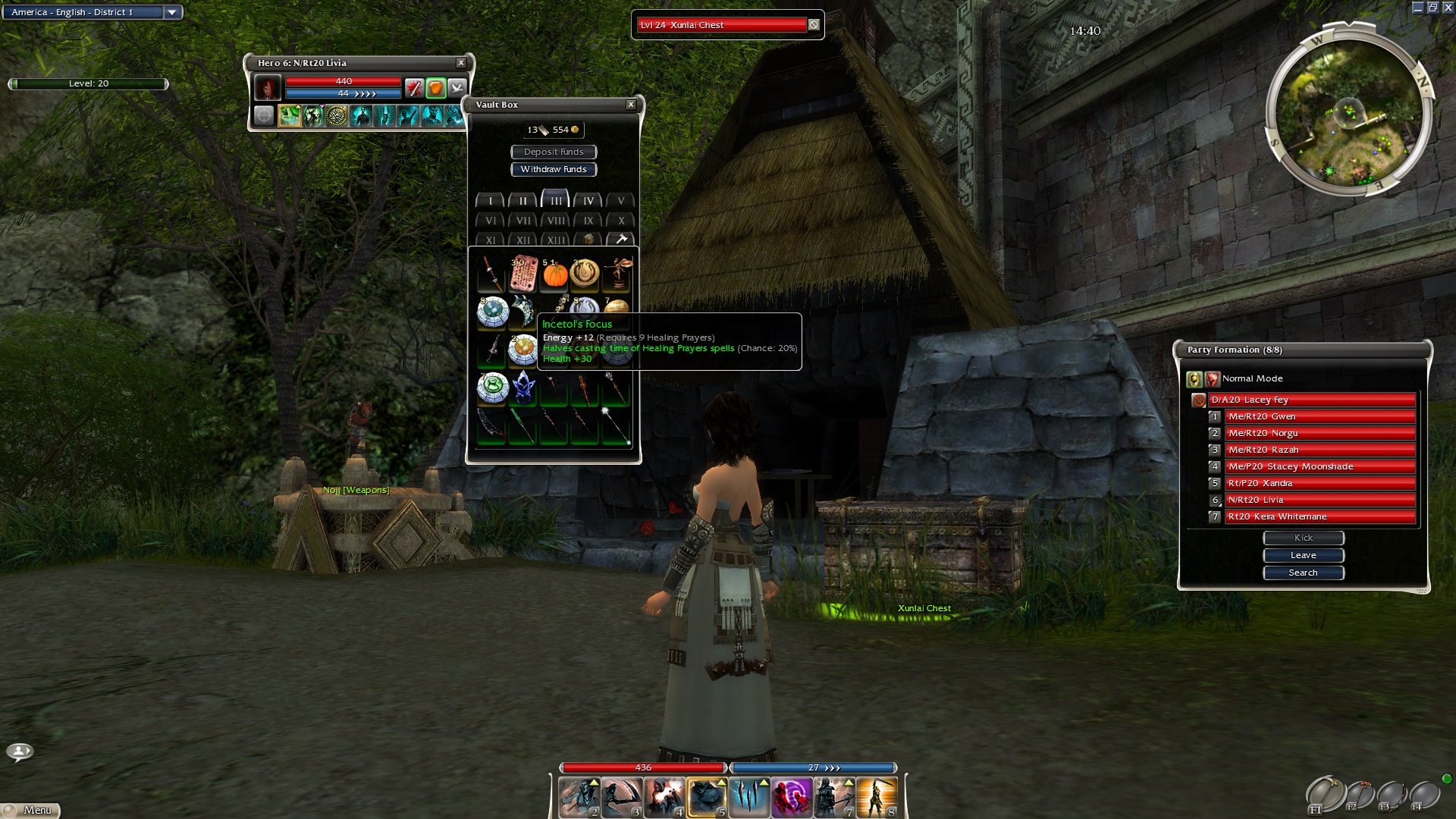This screenshot has width=1456, height=819.
Task: Open the Menu button
Action: pos(32,810)
